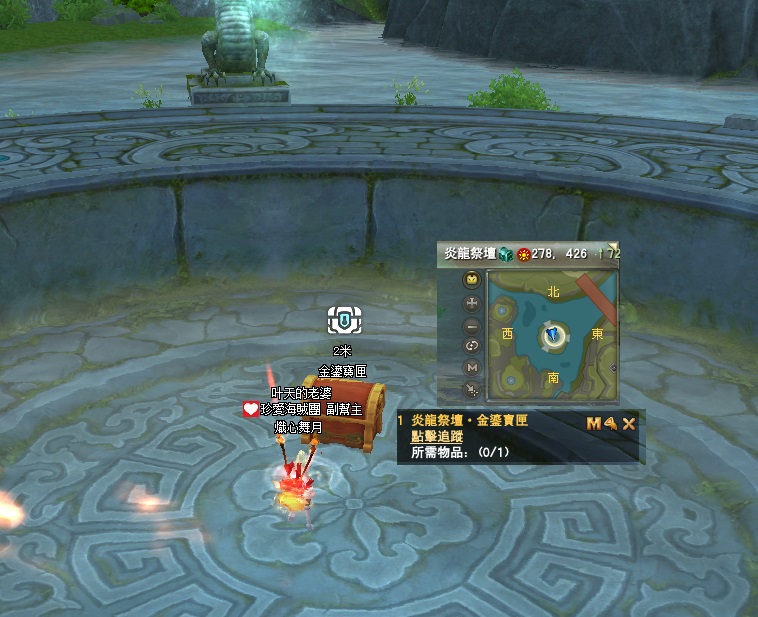The image size is (758, 617).
Task: Click the 金鎏寶匣 interaction icon above chest
Action: coord(342,321)
